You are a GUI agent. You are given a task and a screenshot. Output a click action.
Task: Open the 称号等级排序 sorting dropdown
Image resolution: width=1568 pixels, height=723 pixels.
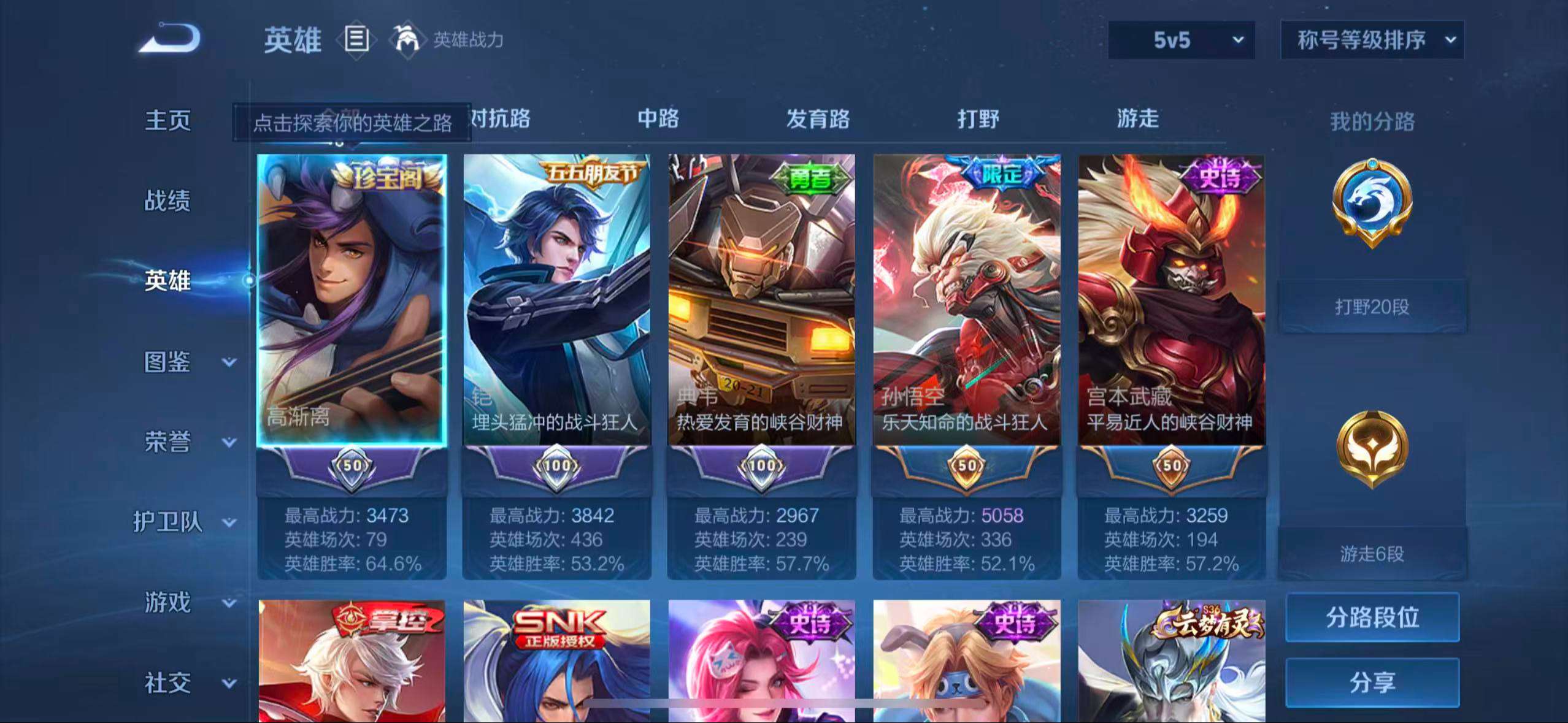pos(1372,40)
